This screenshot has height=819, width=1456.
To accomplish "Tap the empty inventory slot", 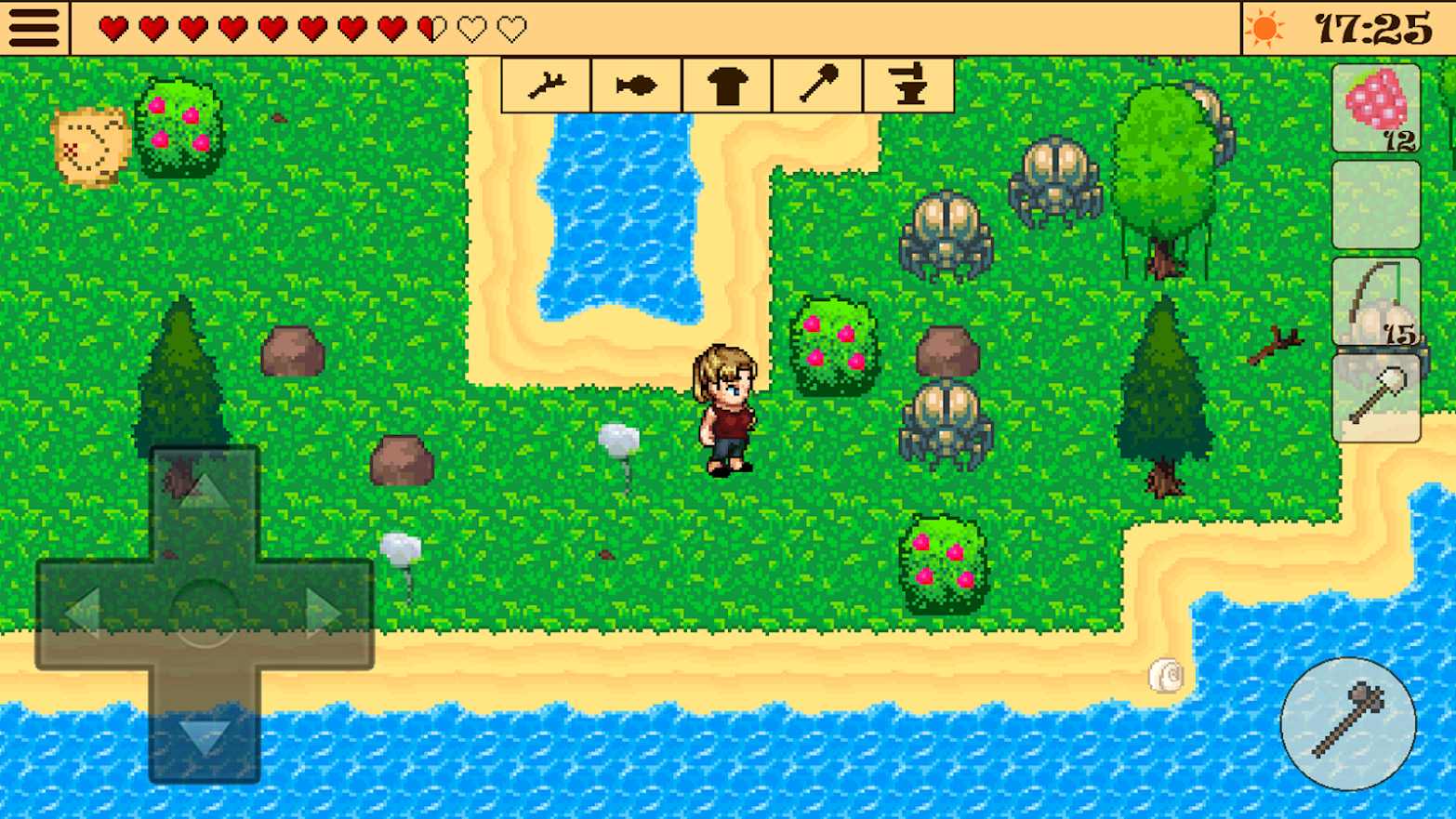I will point(1375,205).
